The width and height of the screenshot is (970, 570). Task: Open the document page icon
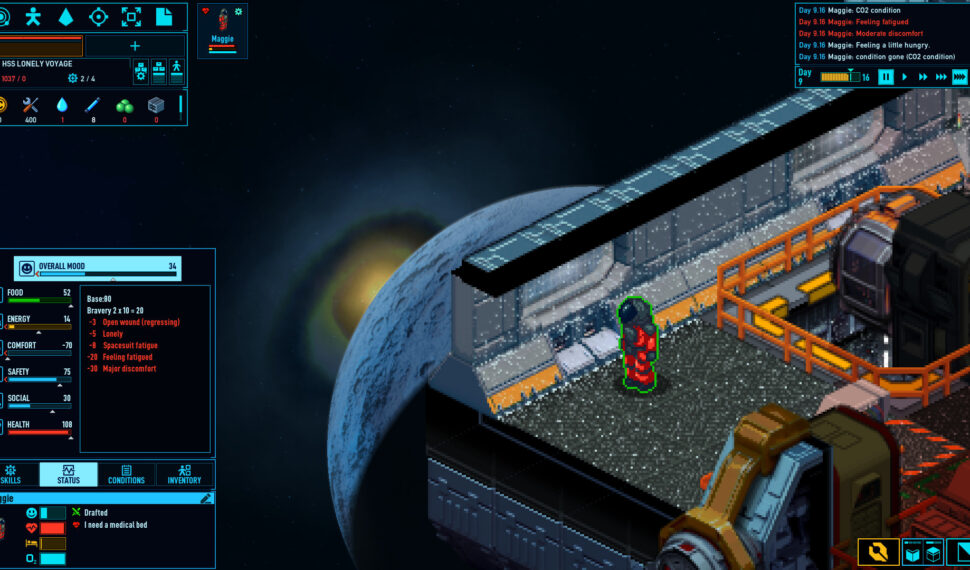click(163, 16)
